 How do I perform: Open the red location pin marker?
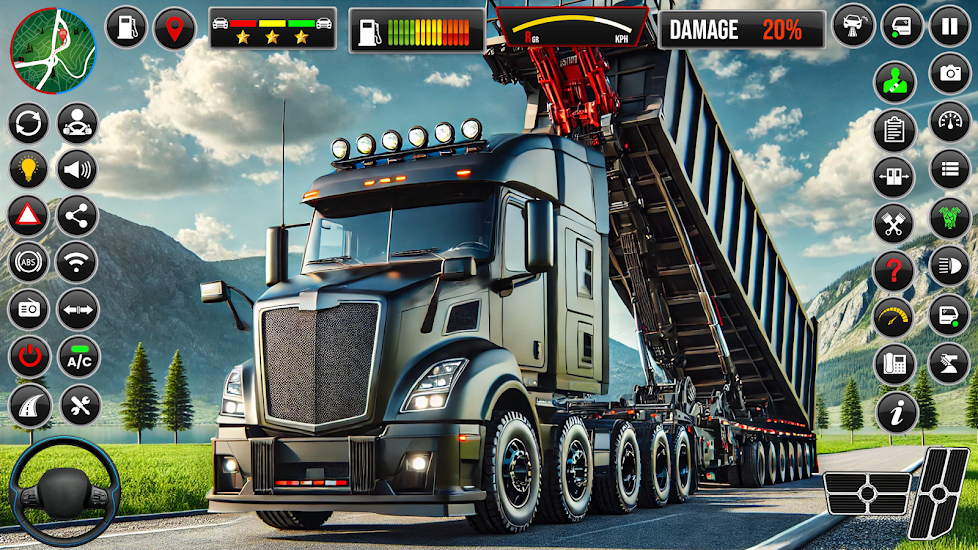[x=175, y=27]
